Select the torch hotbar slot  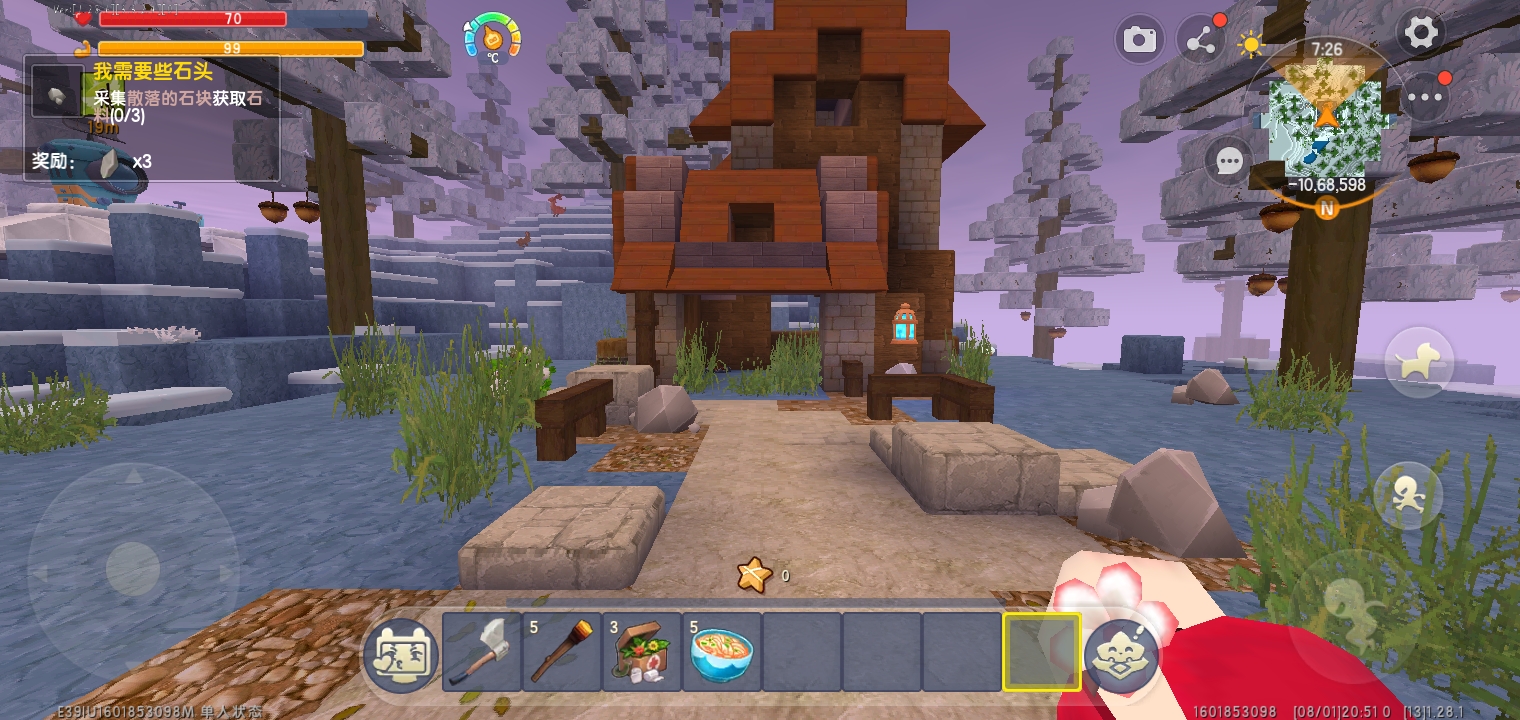pos(562,652)
